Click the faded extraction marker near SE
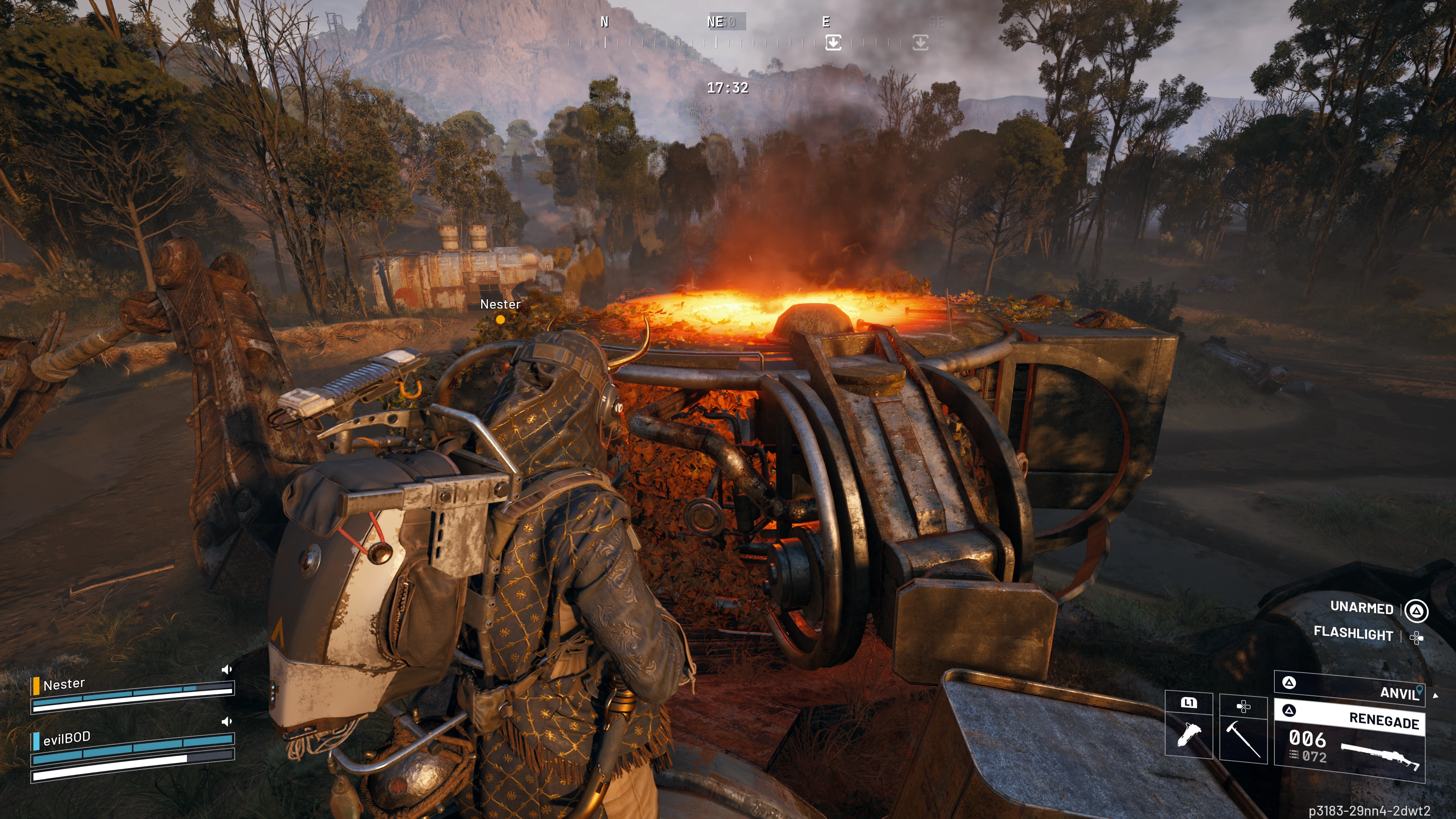Viewport: 1456px width, 819px height. [920, 42]
